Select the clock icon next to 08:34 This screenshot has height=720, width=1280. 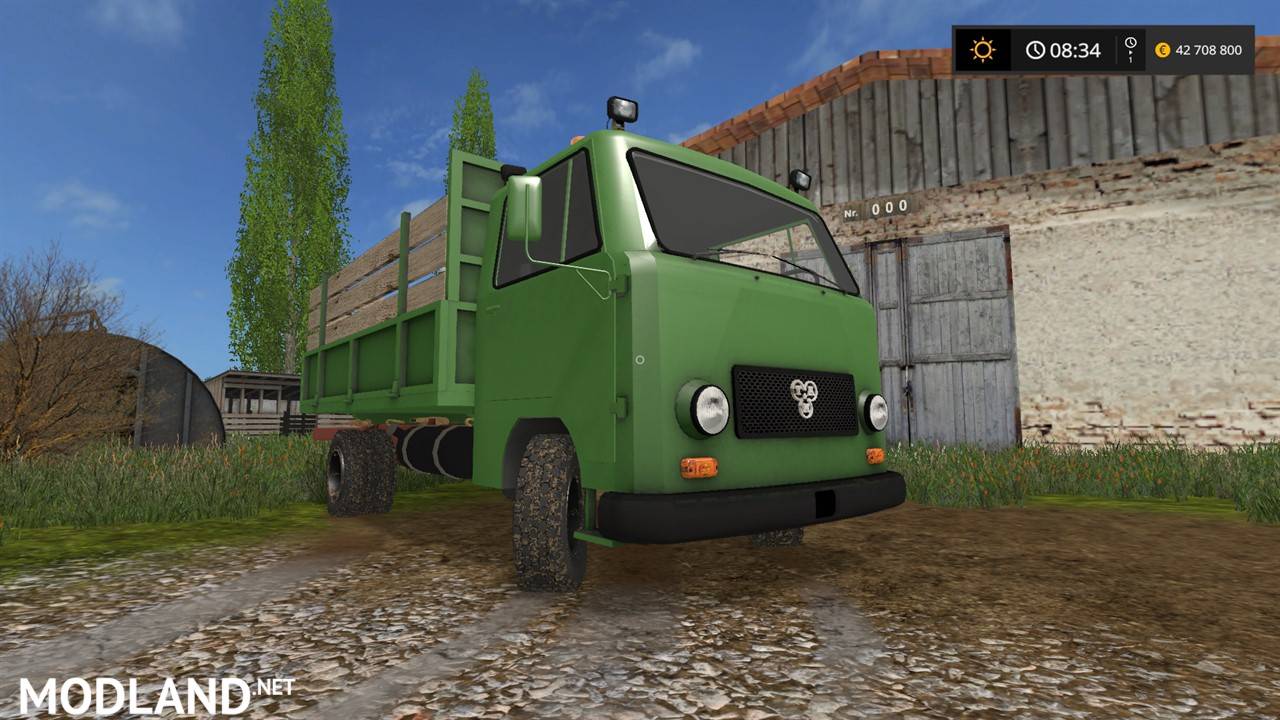pos(1034,47)
